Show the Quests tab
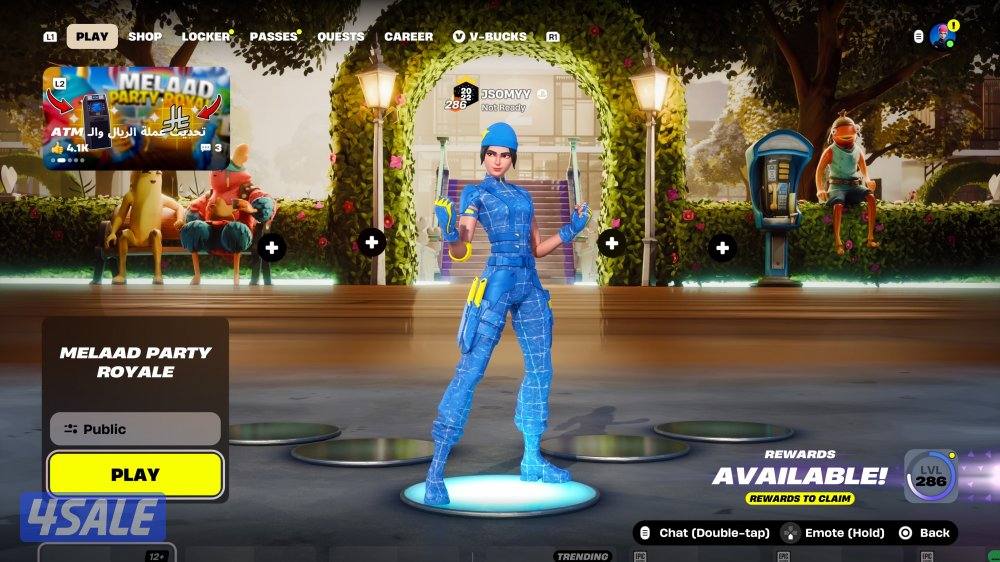Screen dimensions: 1000x562 [341, 37]
